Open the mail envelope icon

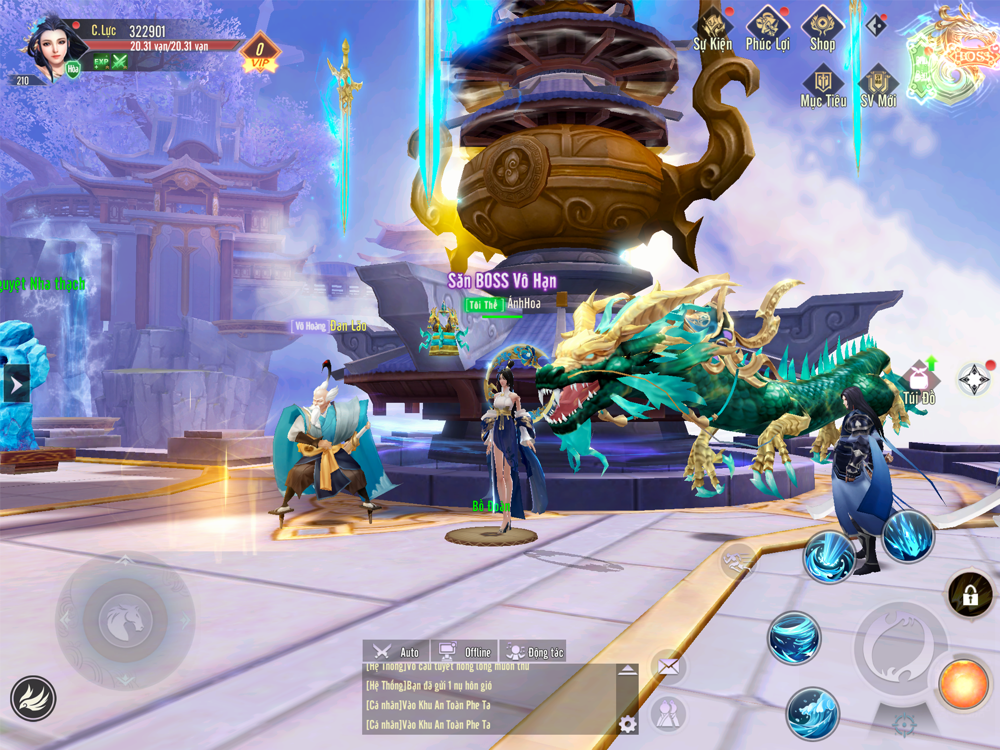pos(668,666)
